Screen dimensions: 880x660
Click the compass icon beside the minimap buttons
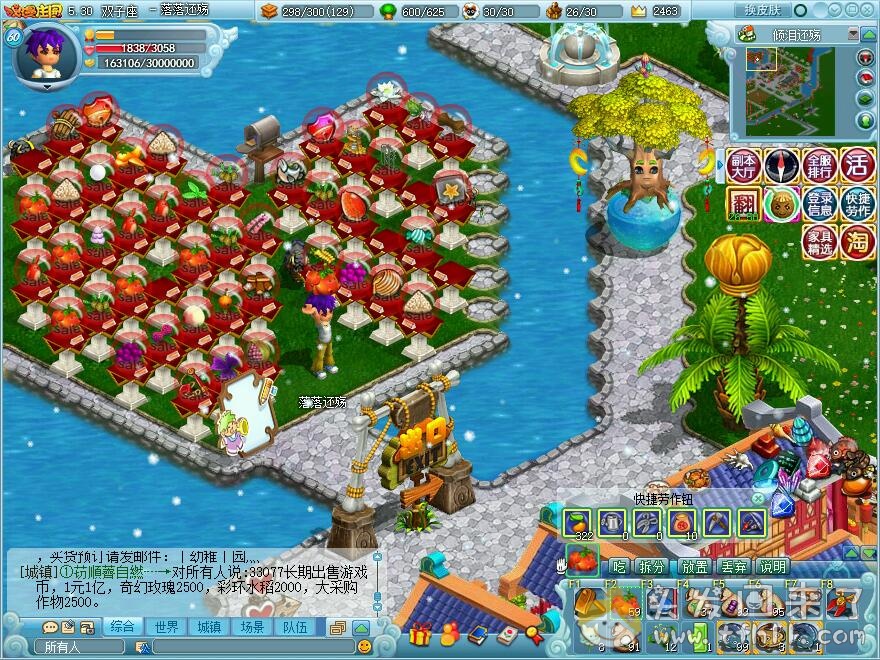tap(781, 165)
